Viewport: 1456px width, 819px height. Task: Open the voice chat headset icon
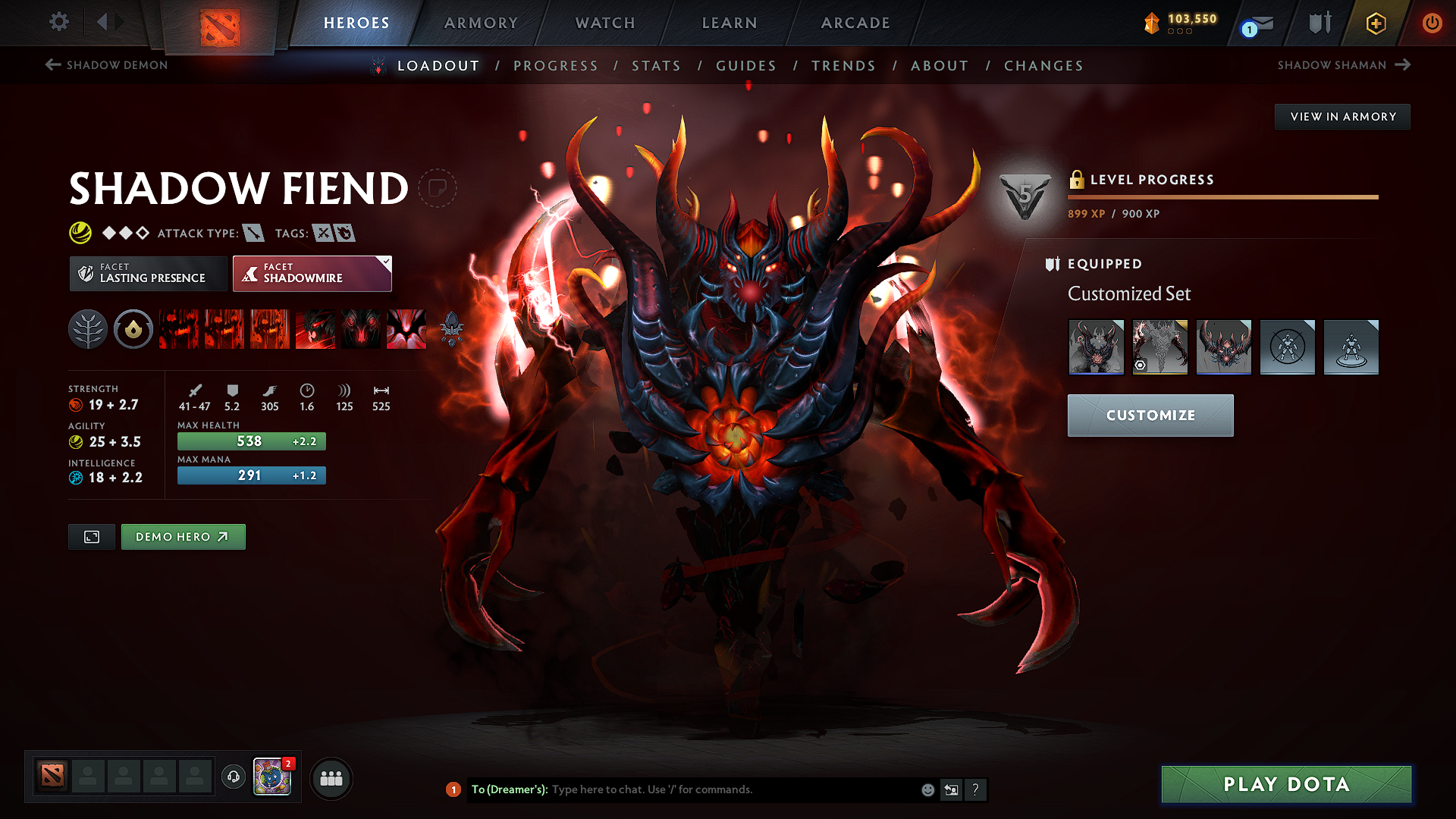pyautogui.click(x=233, y=777)
